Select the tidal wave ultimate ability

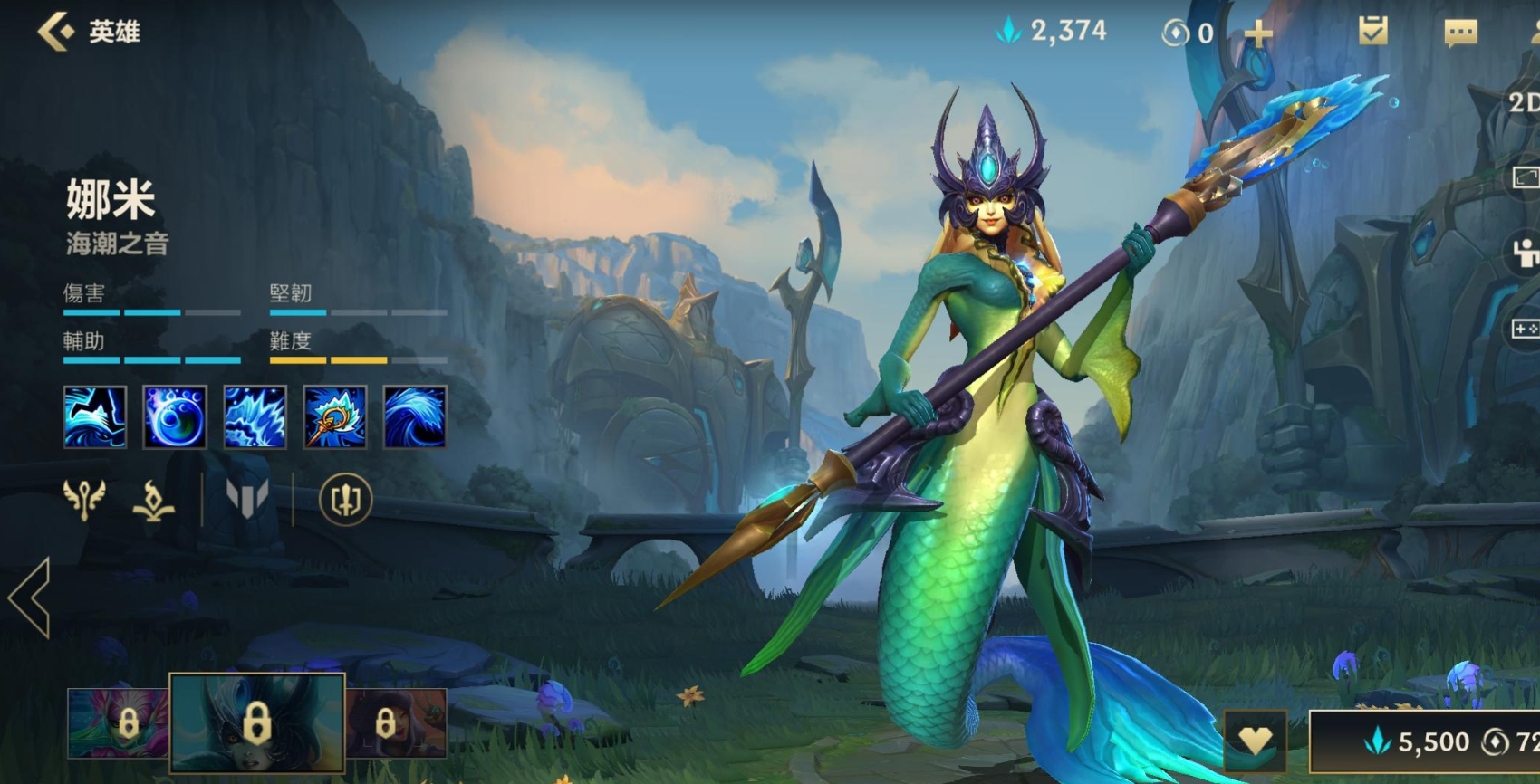[x=415, y=417]
